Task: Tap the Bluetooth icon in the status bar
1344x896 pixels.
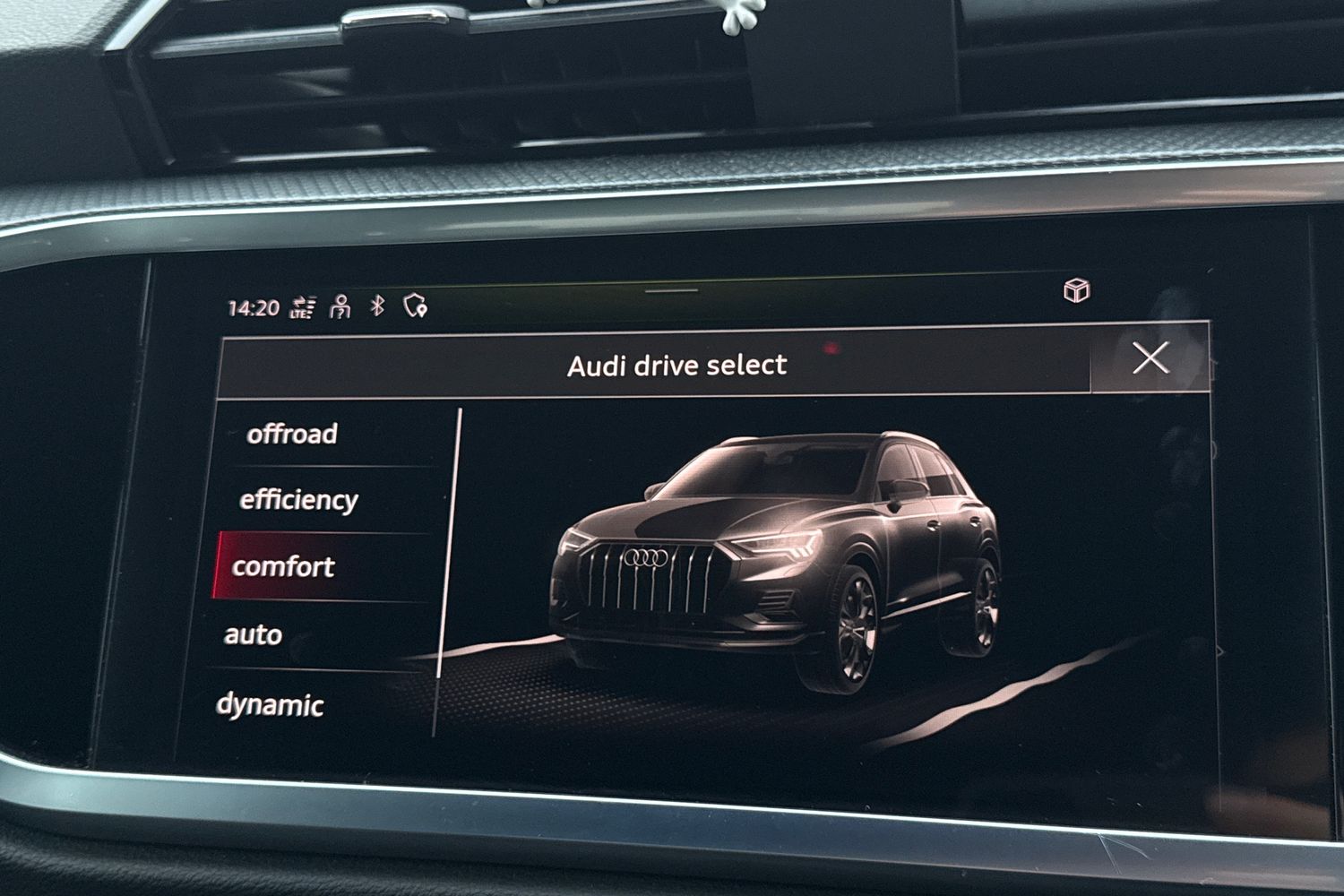Action: click(x=376, y=305)
